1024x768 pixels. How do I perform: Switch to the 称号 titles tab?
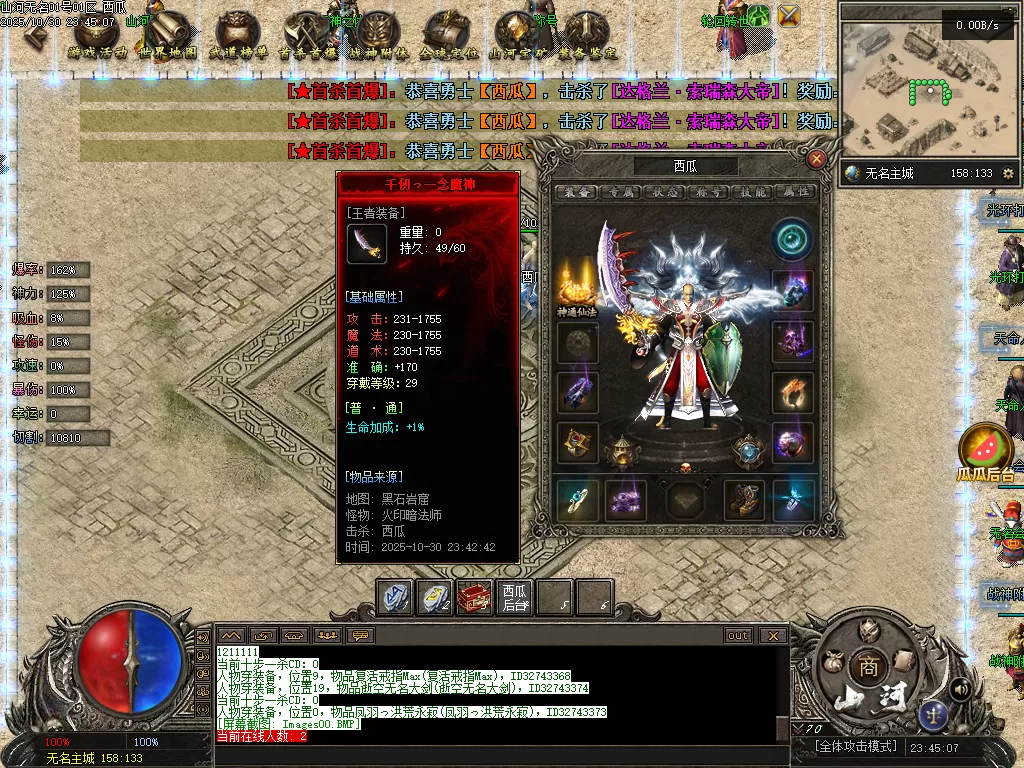709,192
